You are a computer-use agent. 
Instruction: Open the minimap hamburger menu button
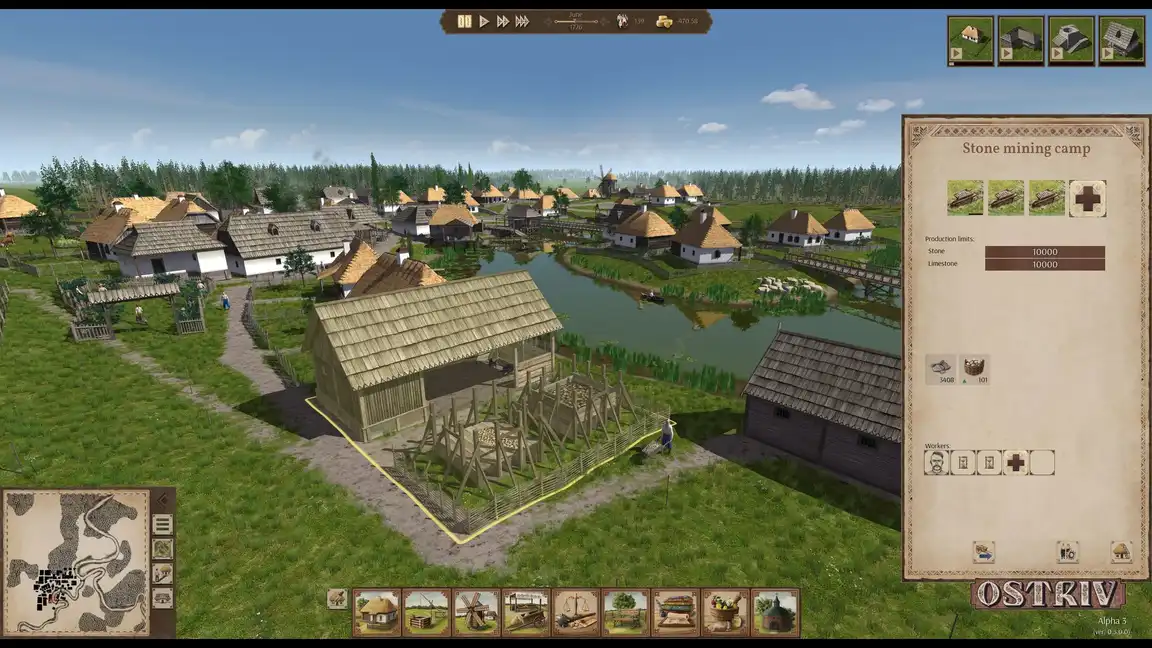tap(162, 524)
